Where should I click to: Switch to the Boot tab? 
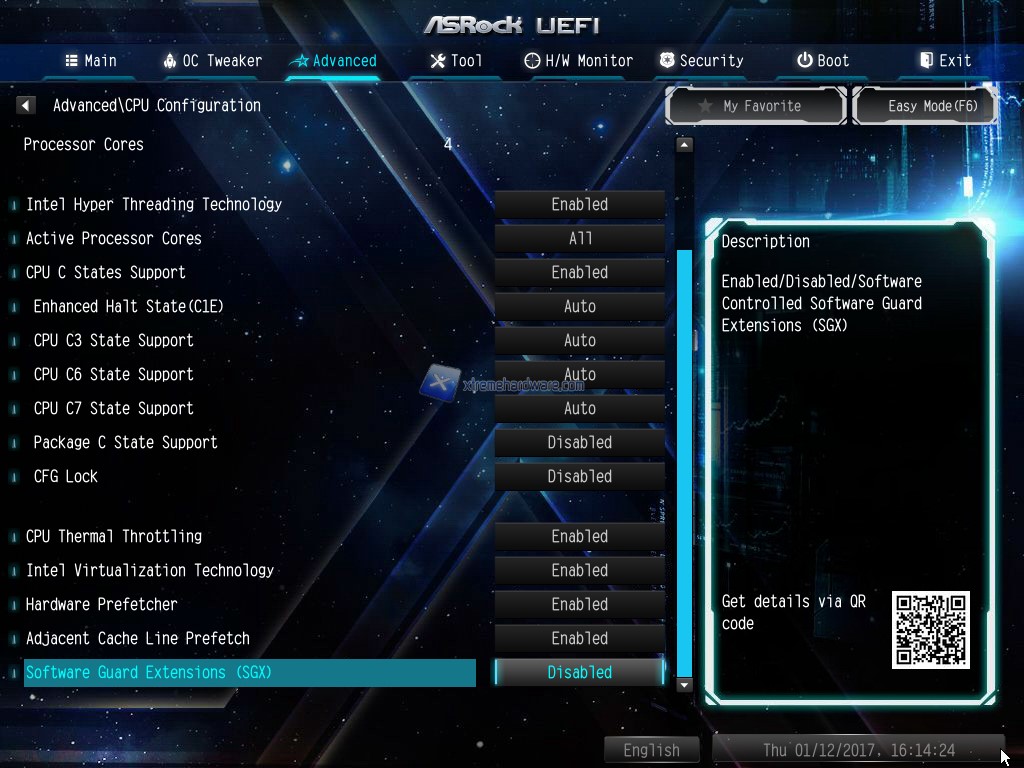[x=823, y=61]
